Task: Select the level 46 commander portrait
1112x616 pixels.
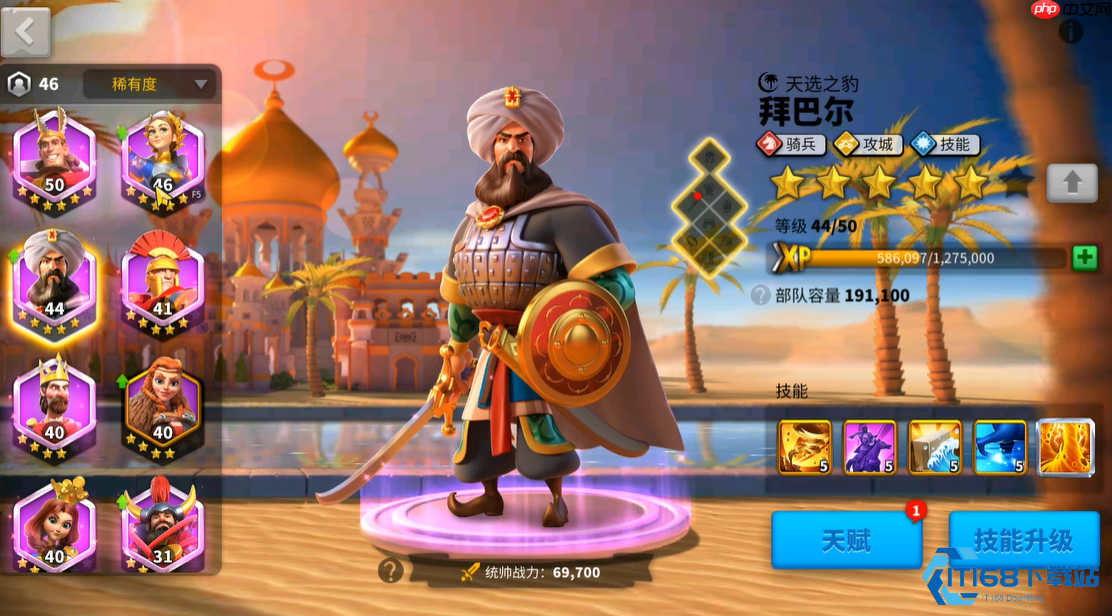Action: [x=162, y=158]
